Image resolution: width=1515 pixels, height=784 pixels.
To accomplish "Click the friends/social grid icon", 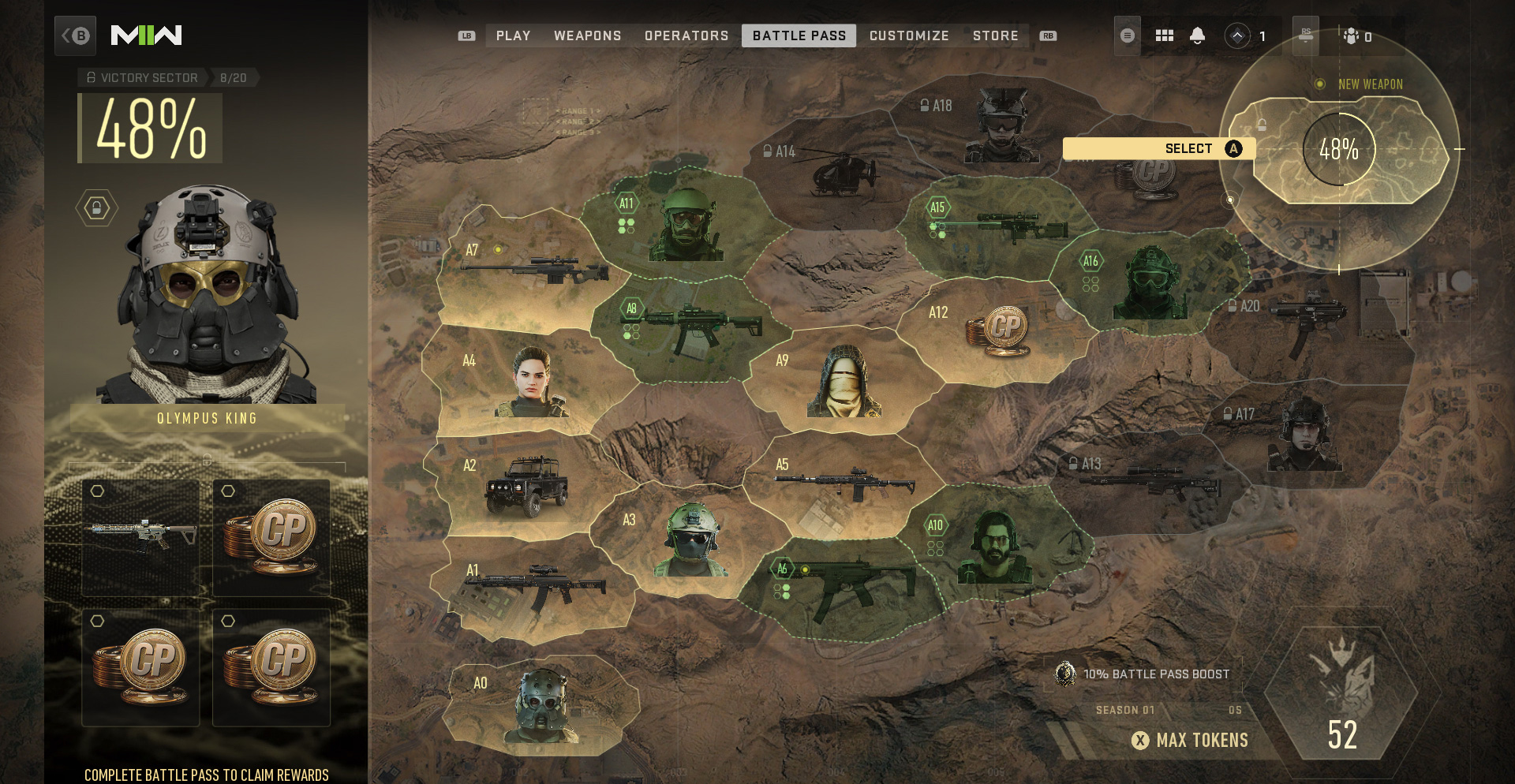I will (1164, 35).
